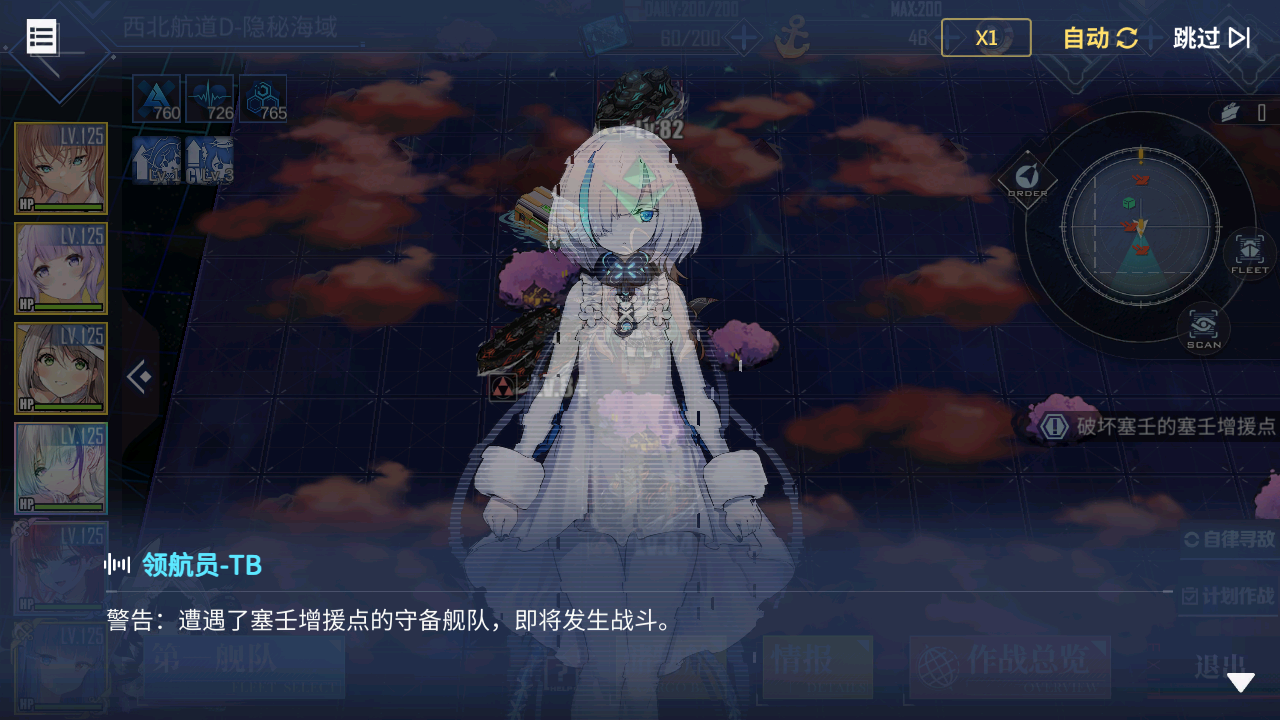Toggle the X1 dialogue speed button
This screenshot has height=720, width=1280.
click(986, 38)
